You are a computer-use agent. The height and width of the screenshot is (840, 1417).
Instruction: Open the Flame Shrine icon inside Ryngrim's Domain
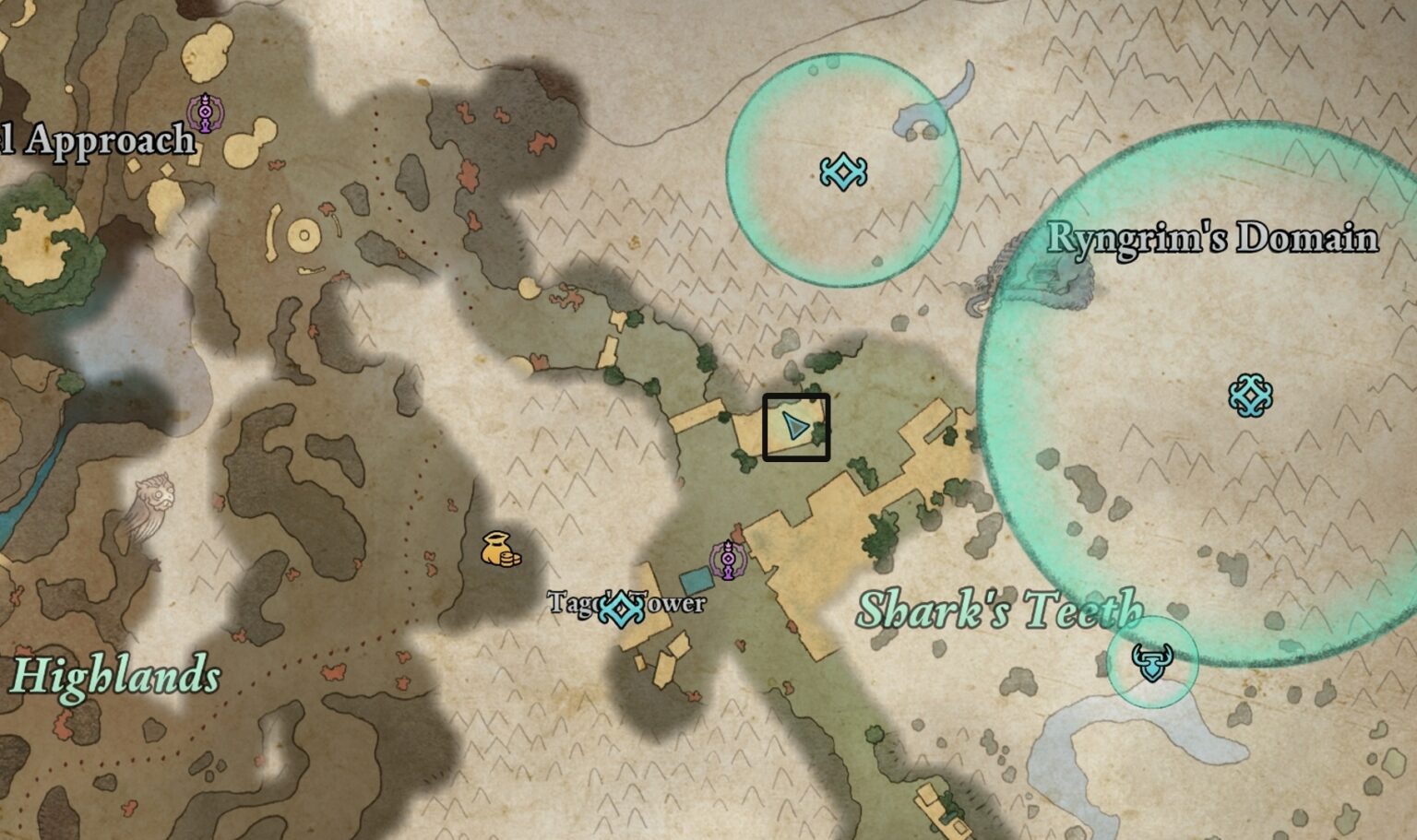point(1252,395)
